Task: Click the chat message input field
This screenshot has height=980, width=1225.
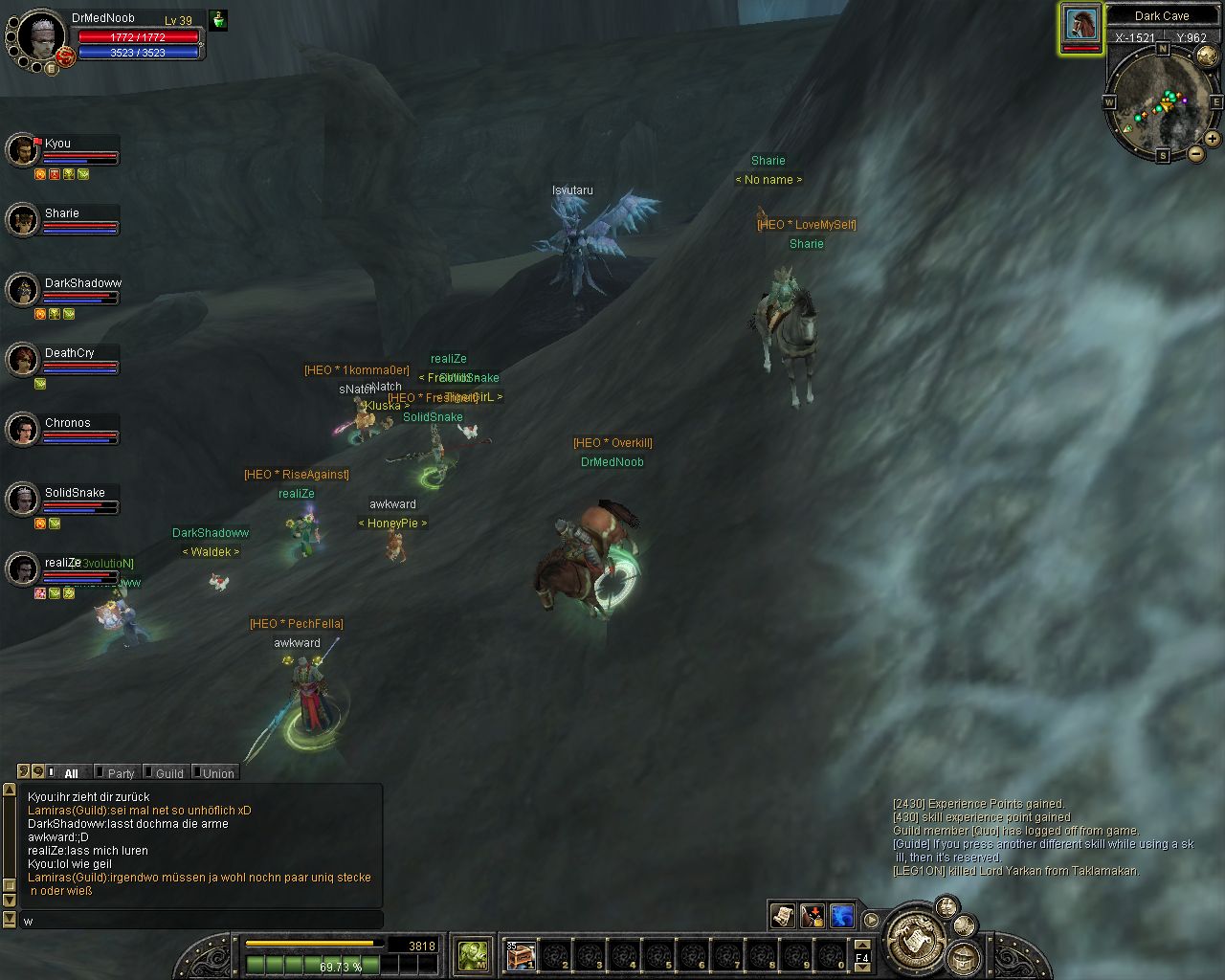Action: point(201,921)
